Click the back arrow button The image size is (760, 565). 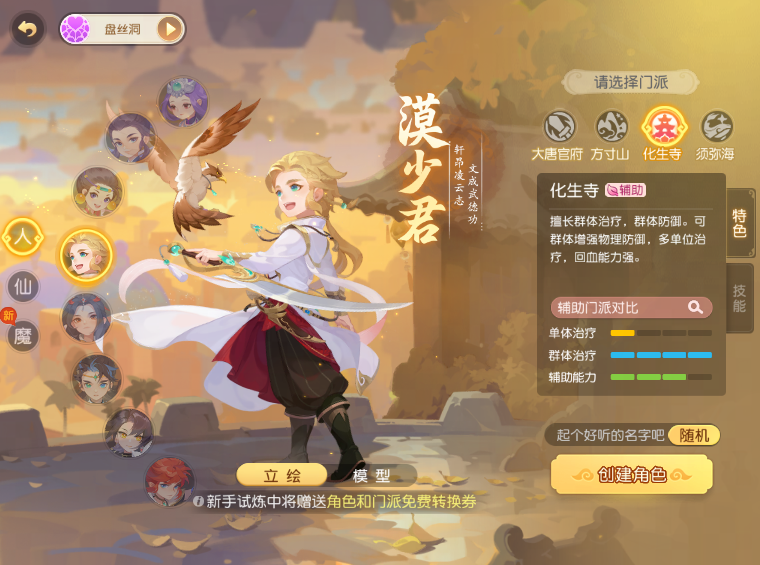[27, 29]
